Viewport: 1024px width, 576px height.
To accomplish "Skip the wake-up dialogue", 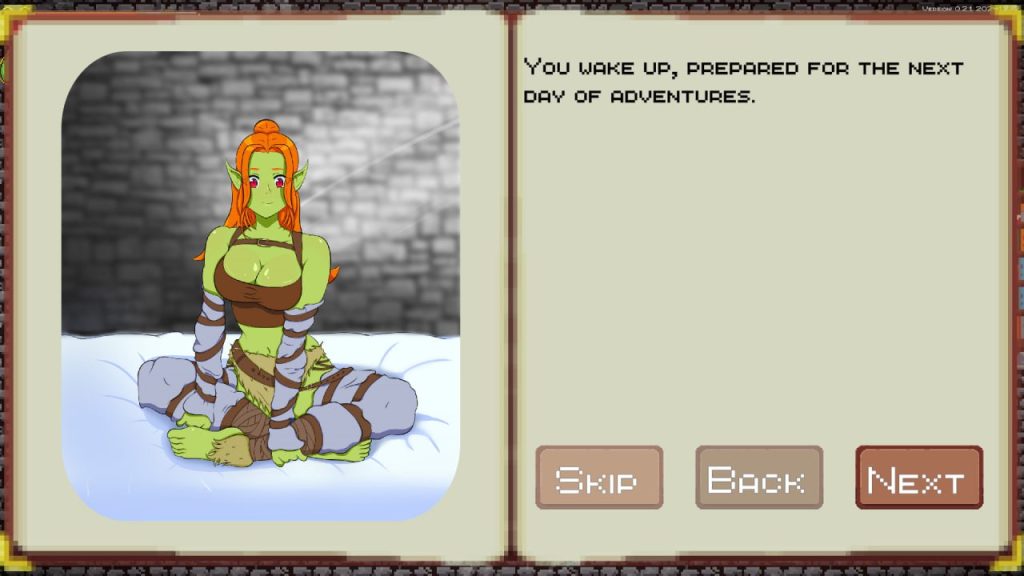I will coord(599,478).
